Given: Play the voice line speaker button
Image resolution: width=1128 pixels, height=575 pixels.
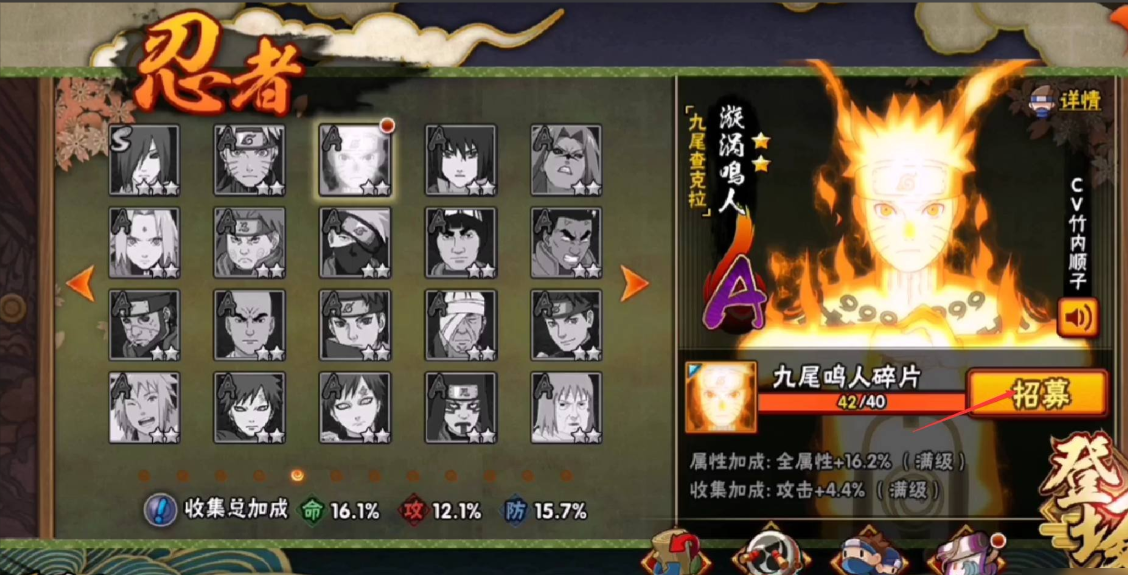Looking at the screenshot, I should coord(1077,318).
